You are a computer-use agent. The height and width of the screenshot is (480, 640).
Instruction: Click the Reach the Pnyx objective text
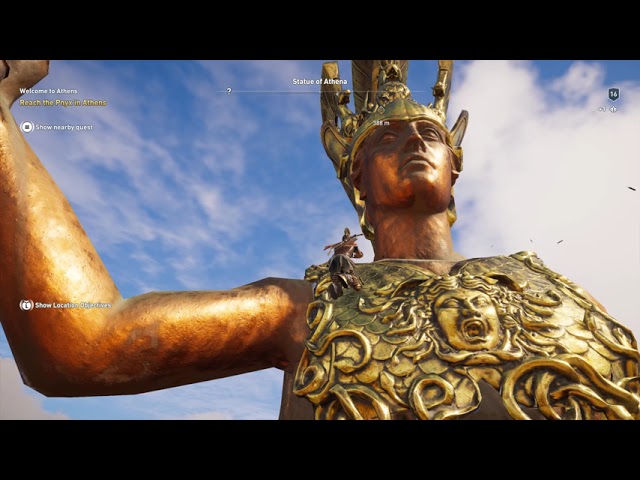click(63, 103)
